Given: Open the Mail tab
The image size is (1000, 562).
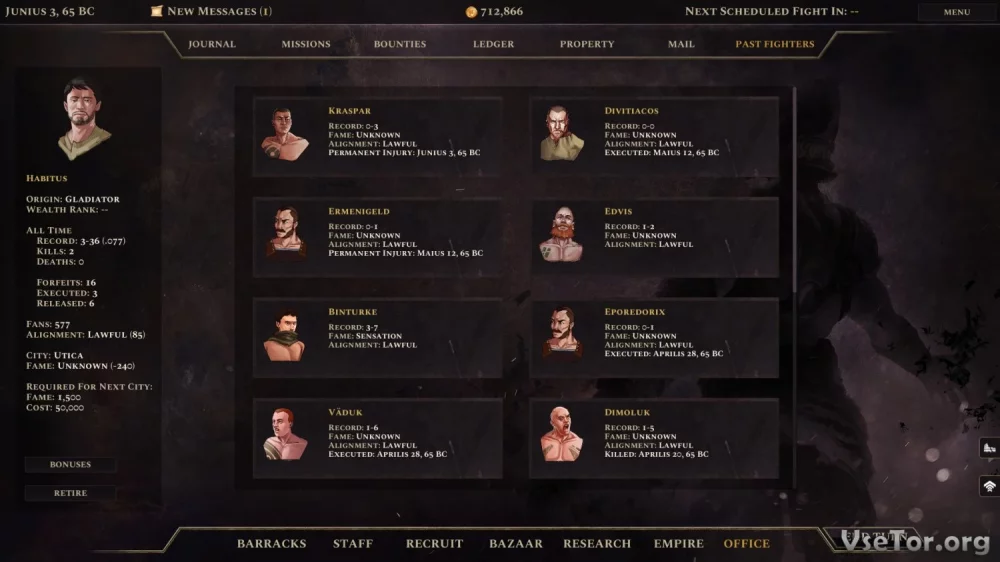Looking at the screenshot, I should (681, 44).
